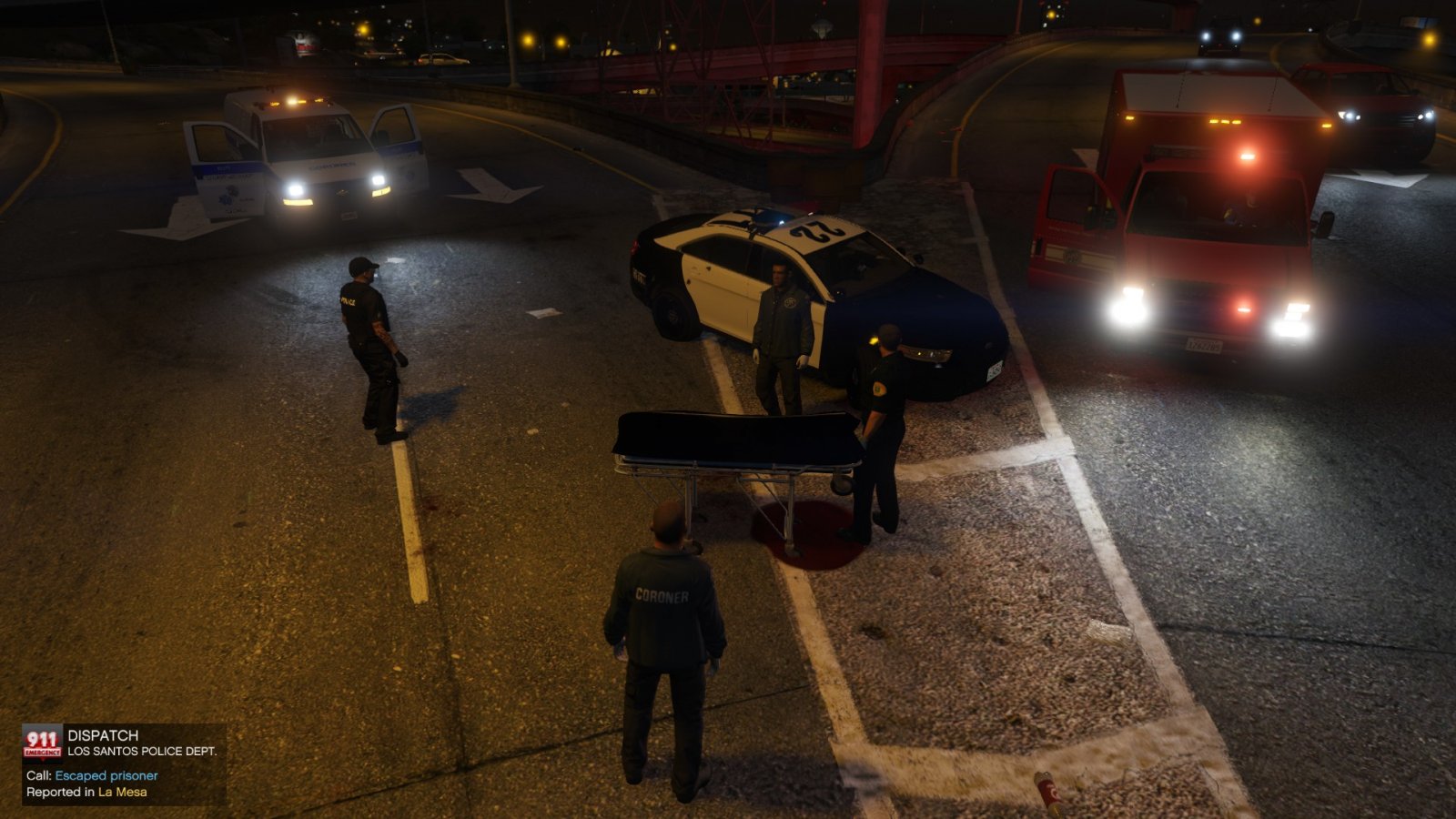Open the Los Santos Police Dept. dispatch notification
Screen dimensions: 1456x819
141,751
